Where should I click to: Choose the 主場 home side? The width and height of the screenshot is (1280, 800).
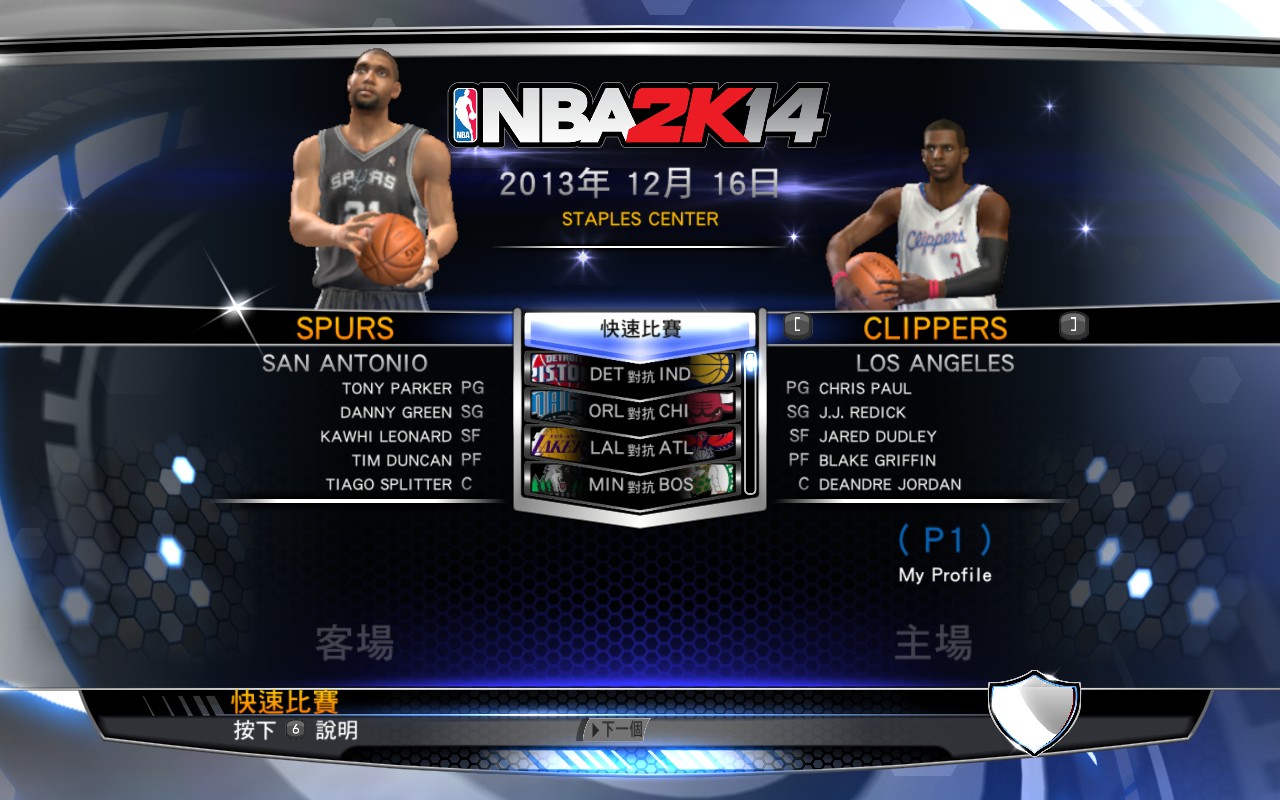point(933,643)
